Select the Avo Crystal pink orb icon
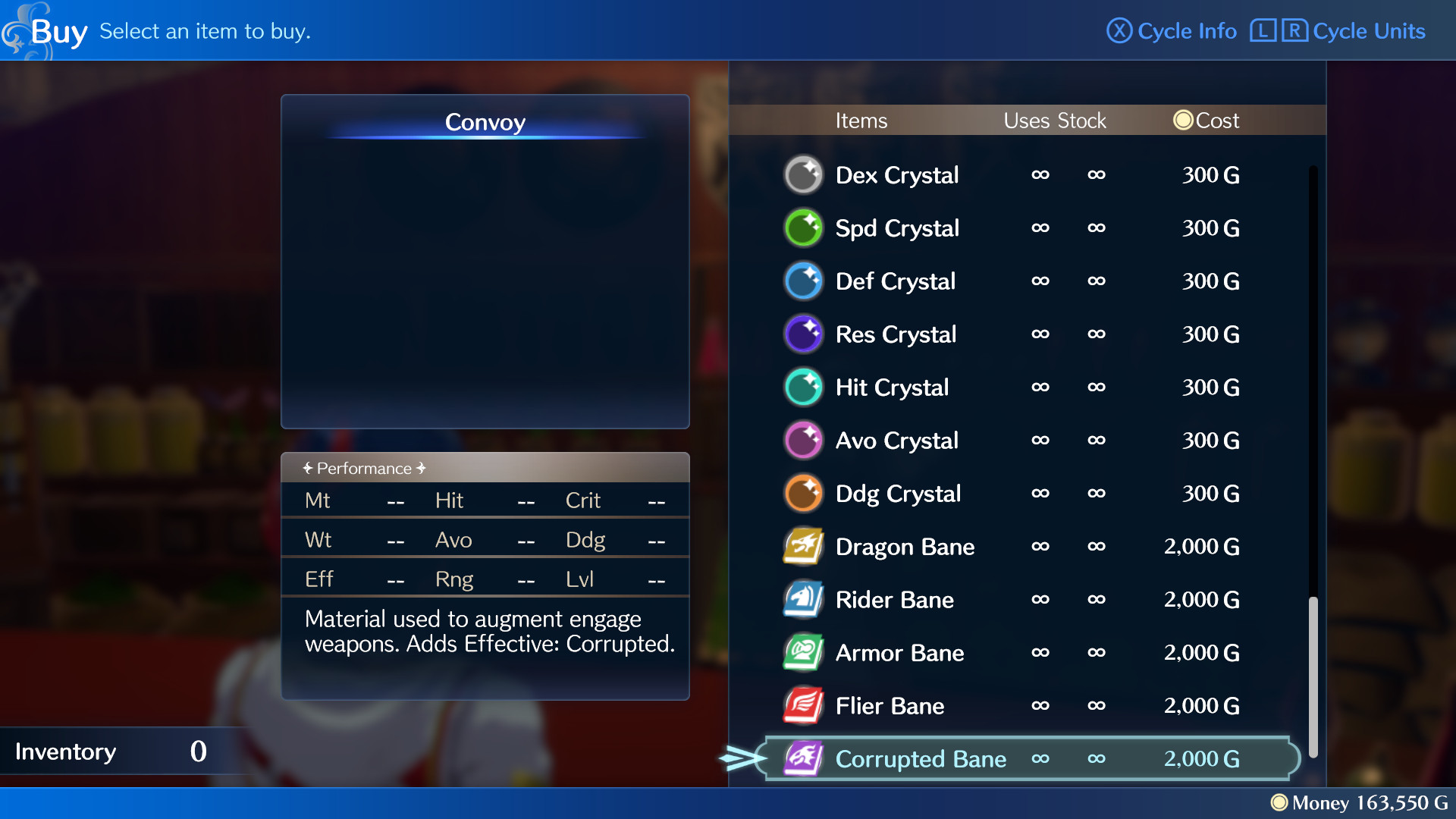The height and width of the screenshot is (819, 1456). 803,440
